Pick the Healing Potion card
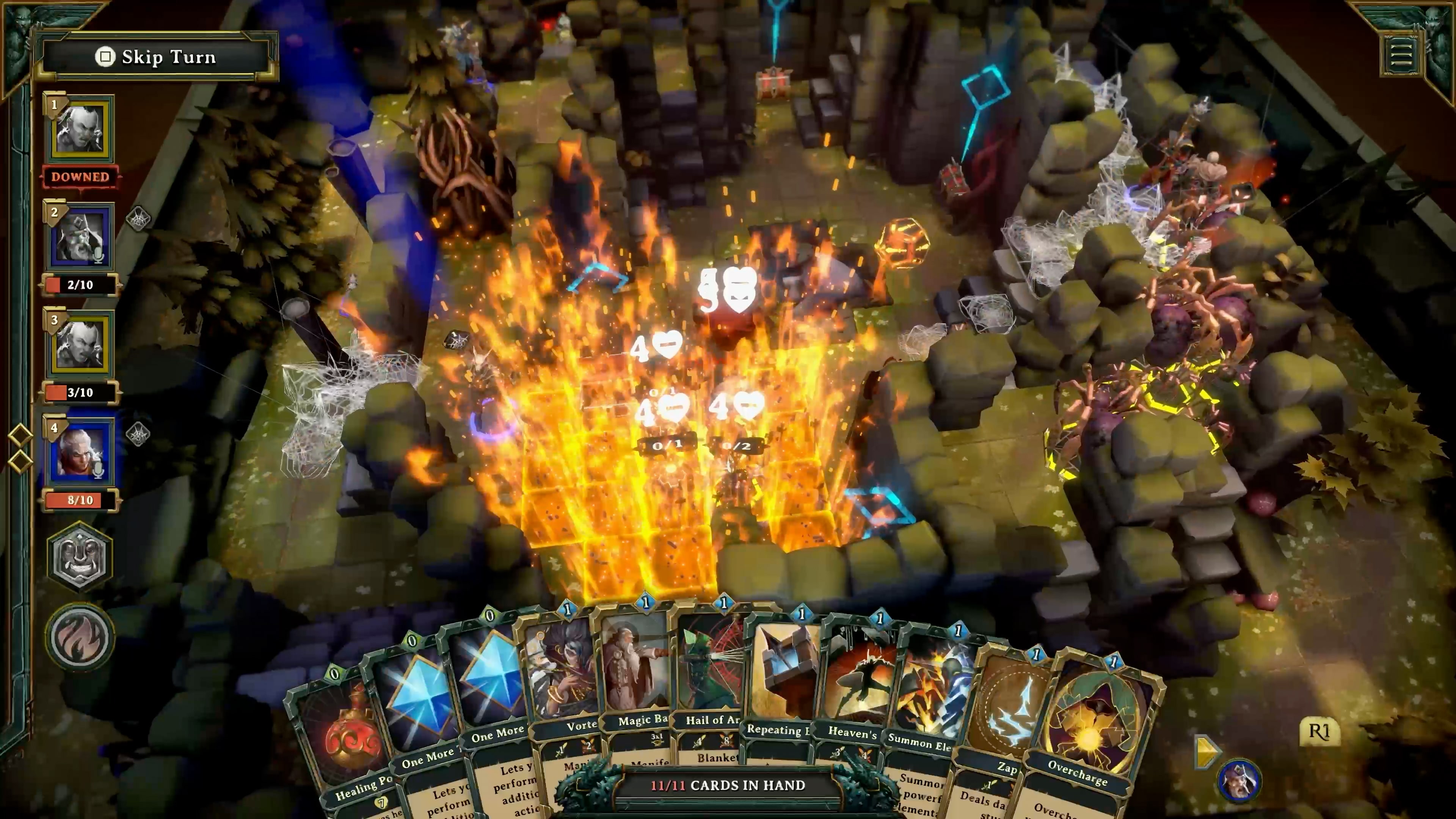The width and height of the screenshot is (1456, 819). pos(339,741)
